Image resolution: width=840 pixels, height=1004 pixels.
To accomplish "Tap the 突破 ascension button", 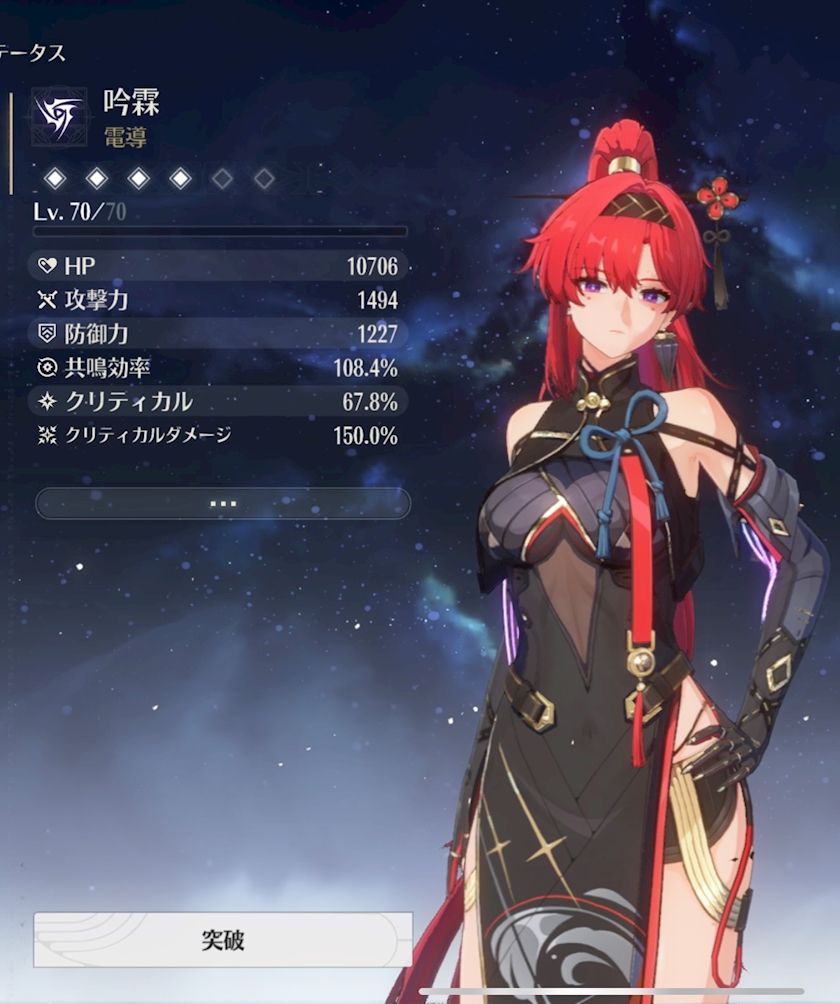I will [222, 940].
